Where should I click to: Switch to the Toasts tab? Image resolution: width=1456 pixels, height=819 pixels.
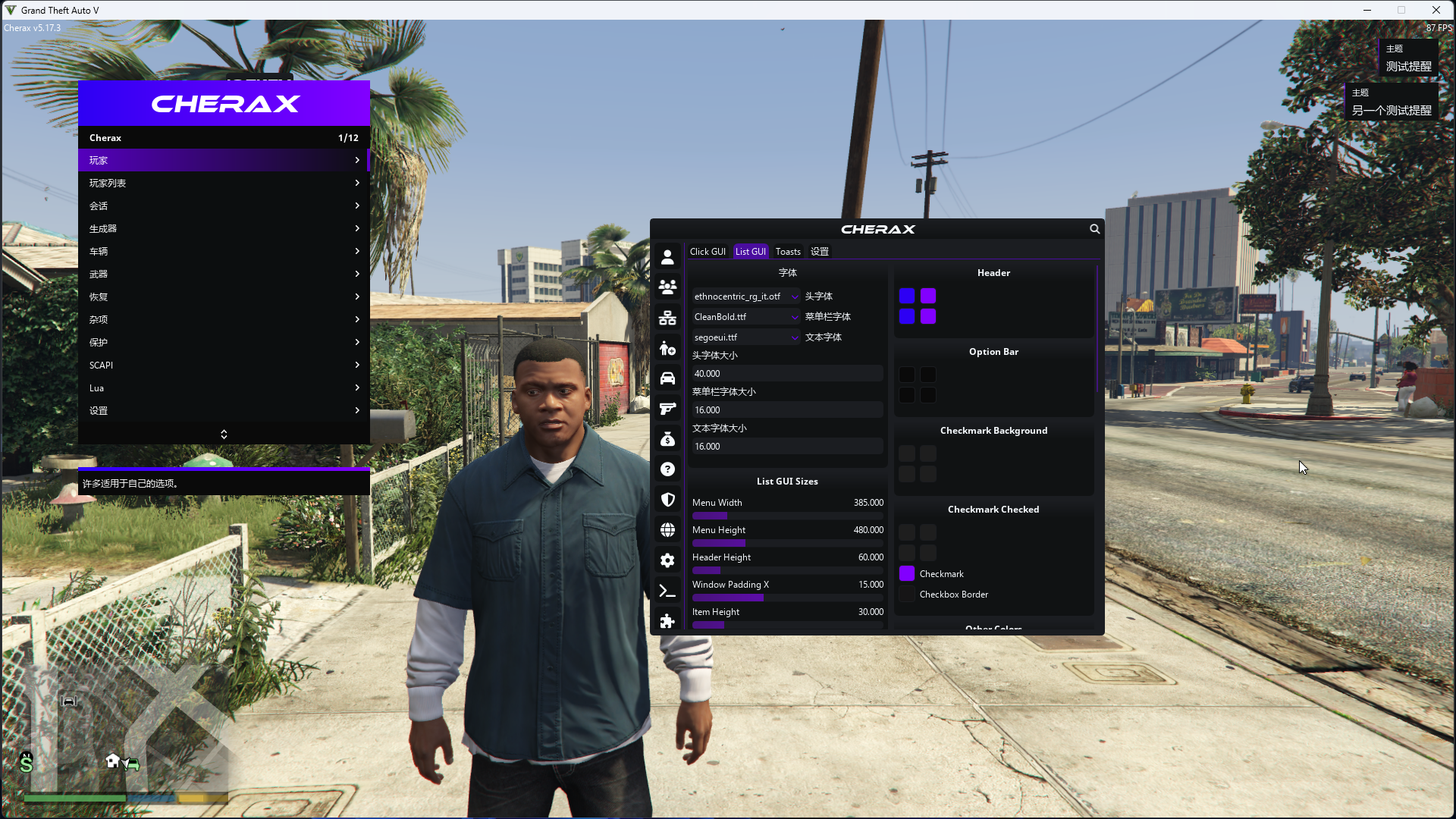pos(788,252)
